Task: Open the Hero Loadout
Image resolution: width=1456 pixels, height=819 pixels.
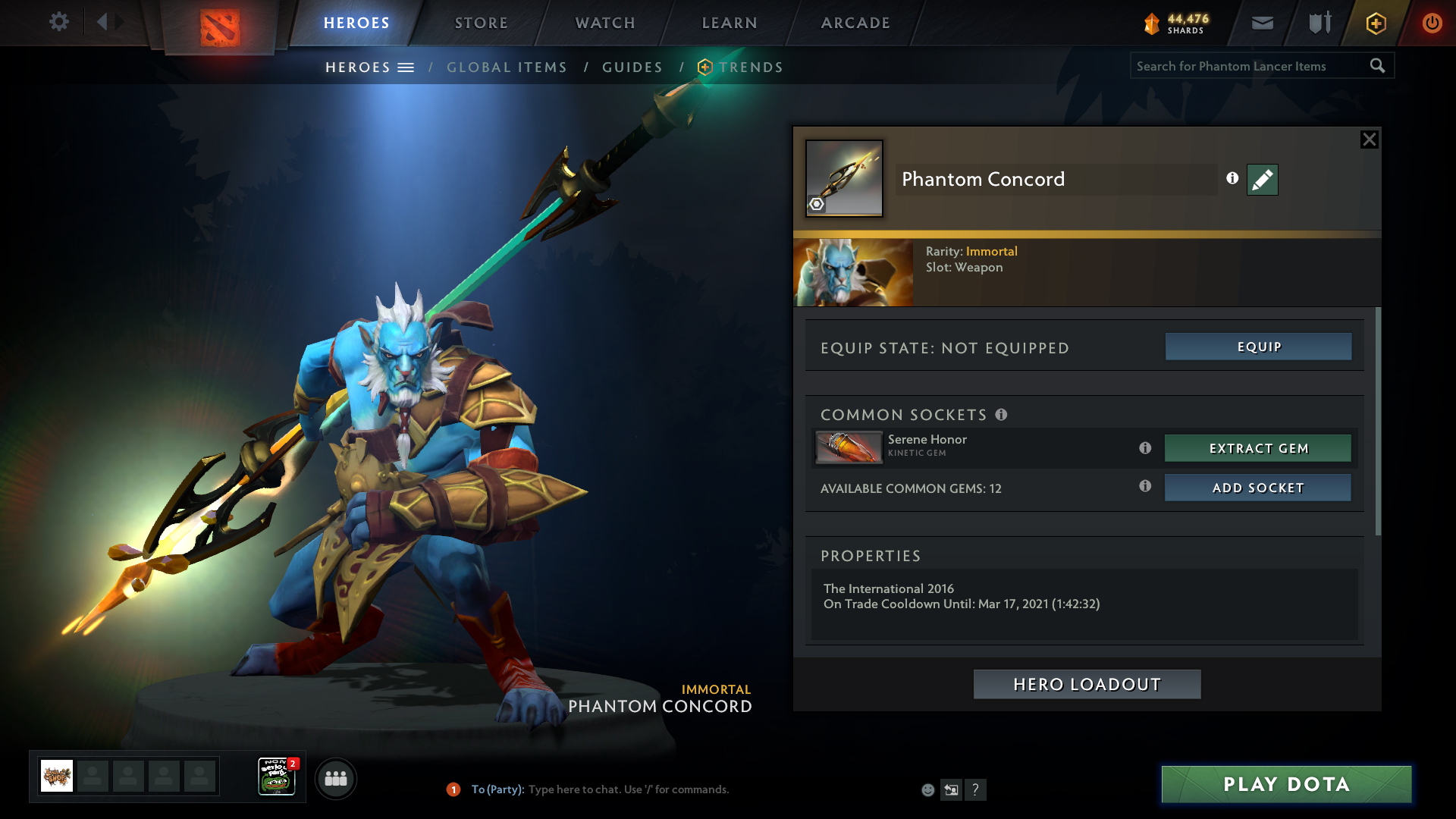Action: (1087, 684)
